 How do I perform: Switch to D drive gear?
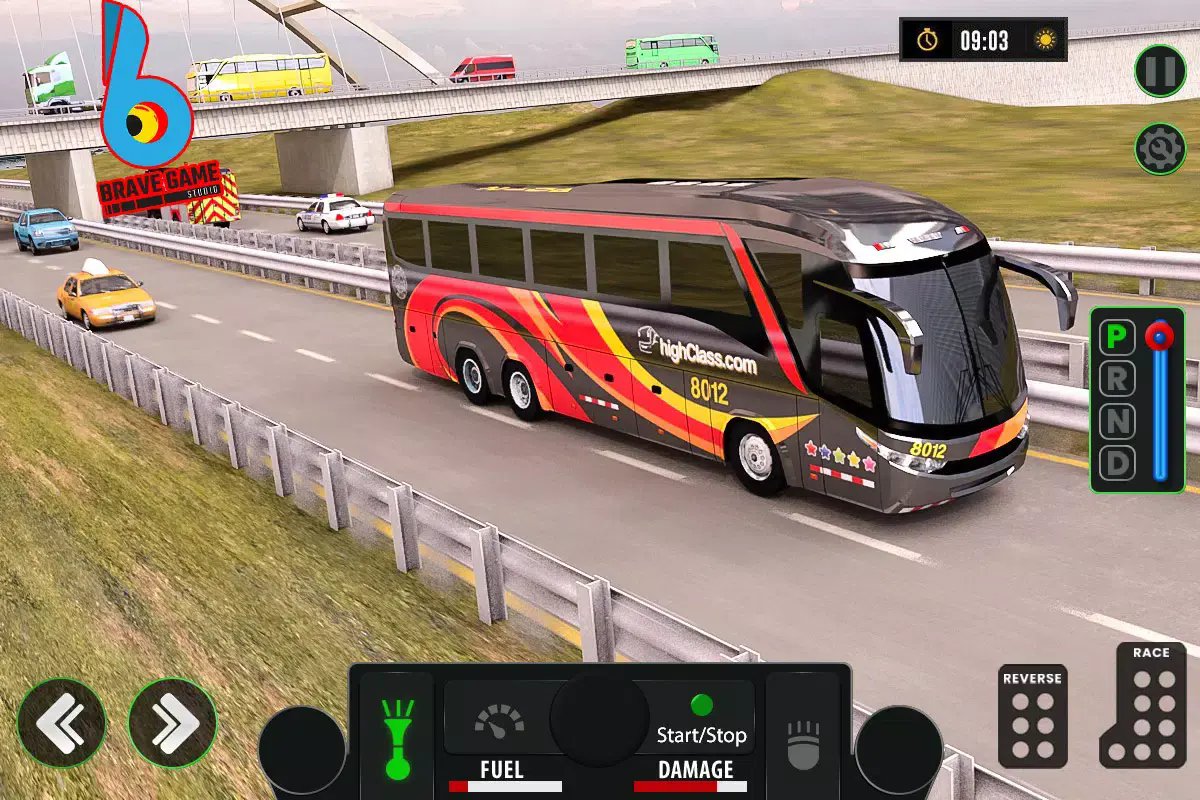pyautogui.click(x=1118, y=464)
